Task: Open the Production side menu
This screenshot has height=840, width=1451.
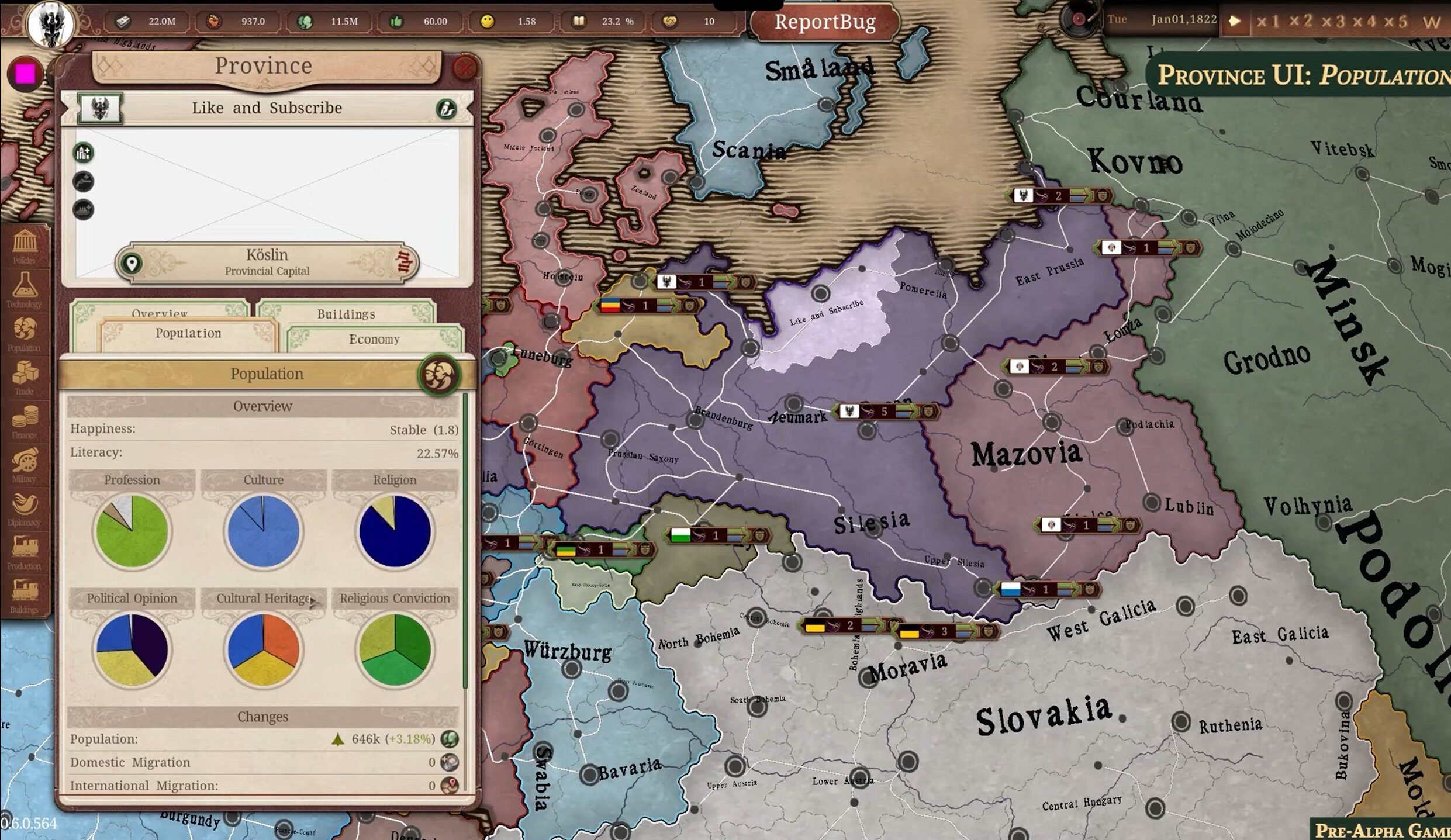Action: pos(25,552)
